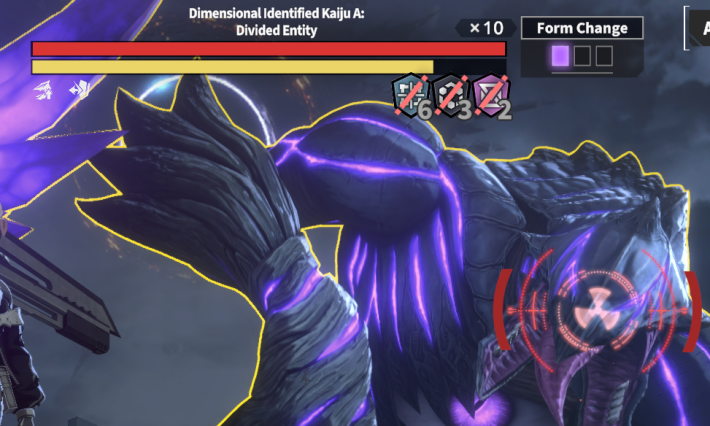Click the partially visible A button
Viewport: 710px width, 426px height.
pos(698,27)
